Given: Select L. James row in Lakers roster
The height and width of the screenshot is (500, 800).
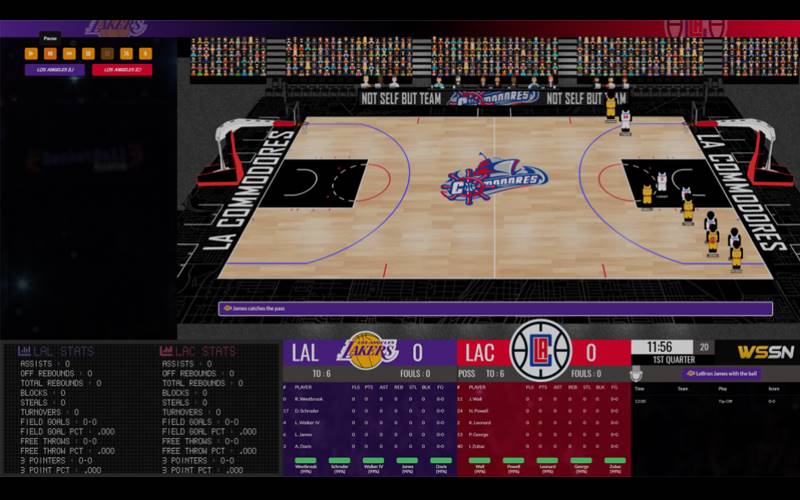Looking at the screenshot, I should pos(306,434).
